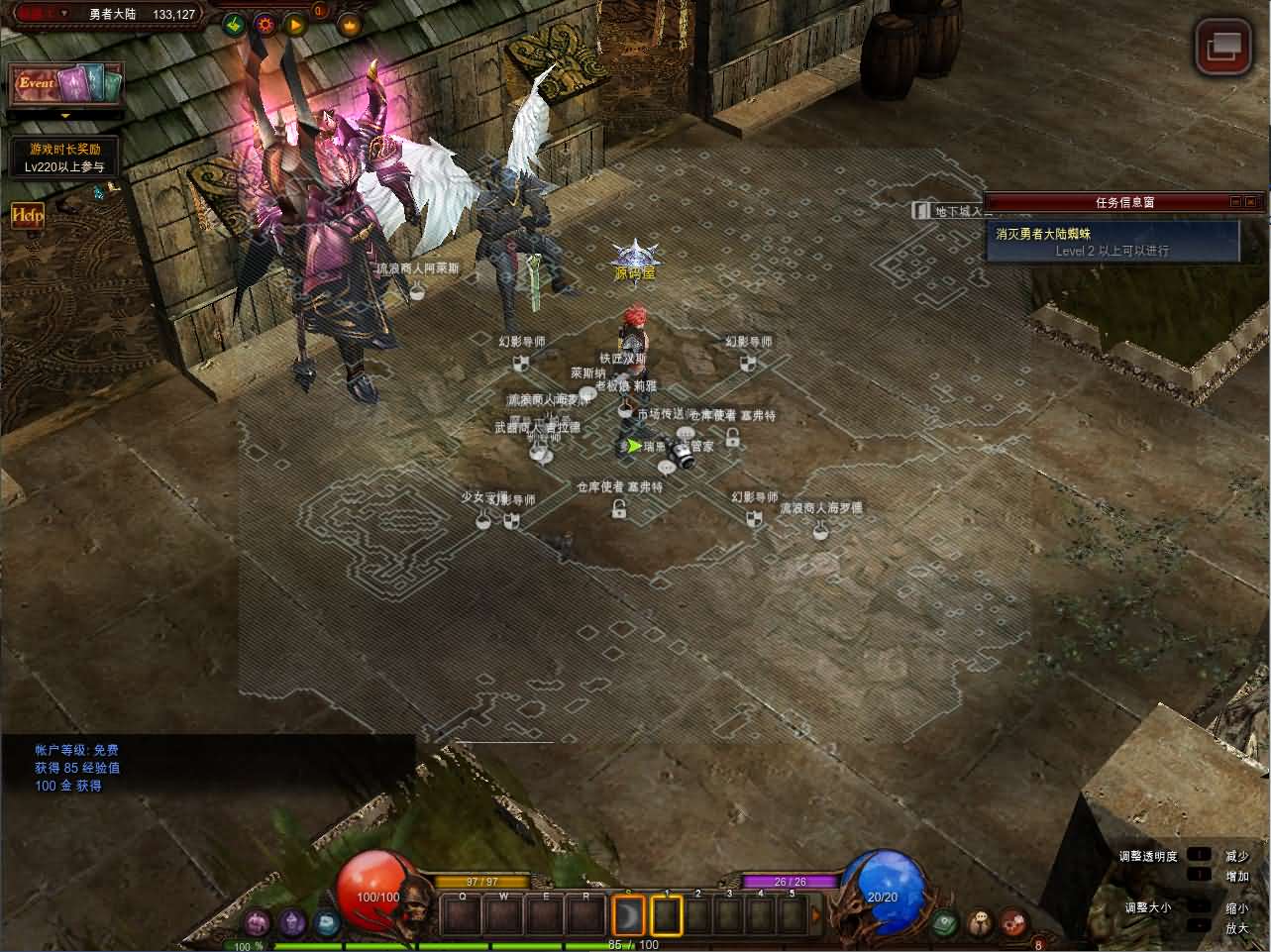Open the 游戏时长奖励 reward notice
The height and width of the screenshot is (952, 1271).
[65, 158]
